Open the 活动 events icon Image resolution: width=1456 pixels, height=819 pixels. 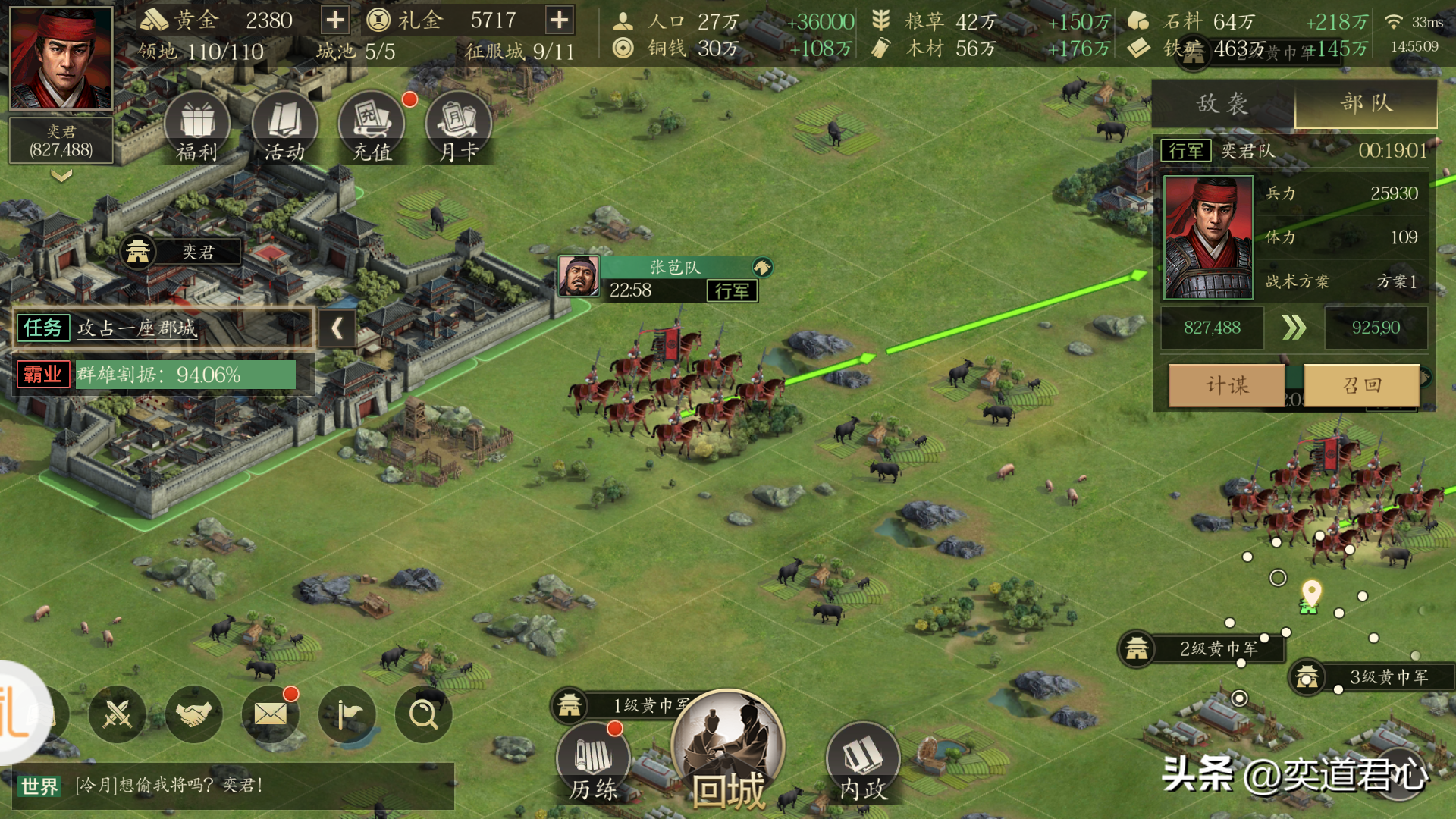pyautogui.click(x=284, y=127)
